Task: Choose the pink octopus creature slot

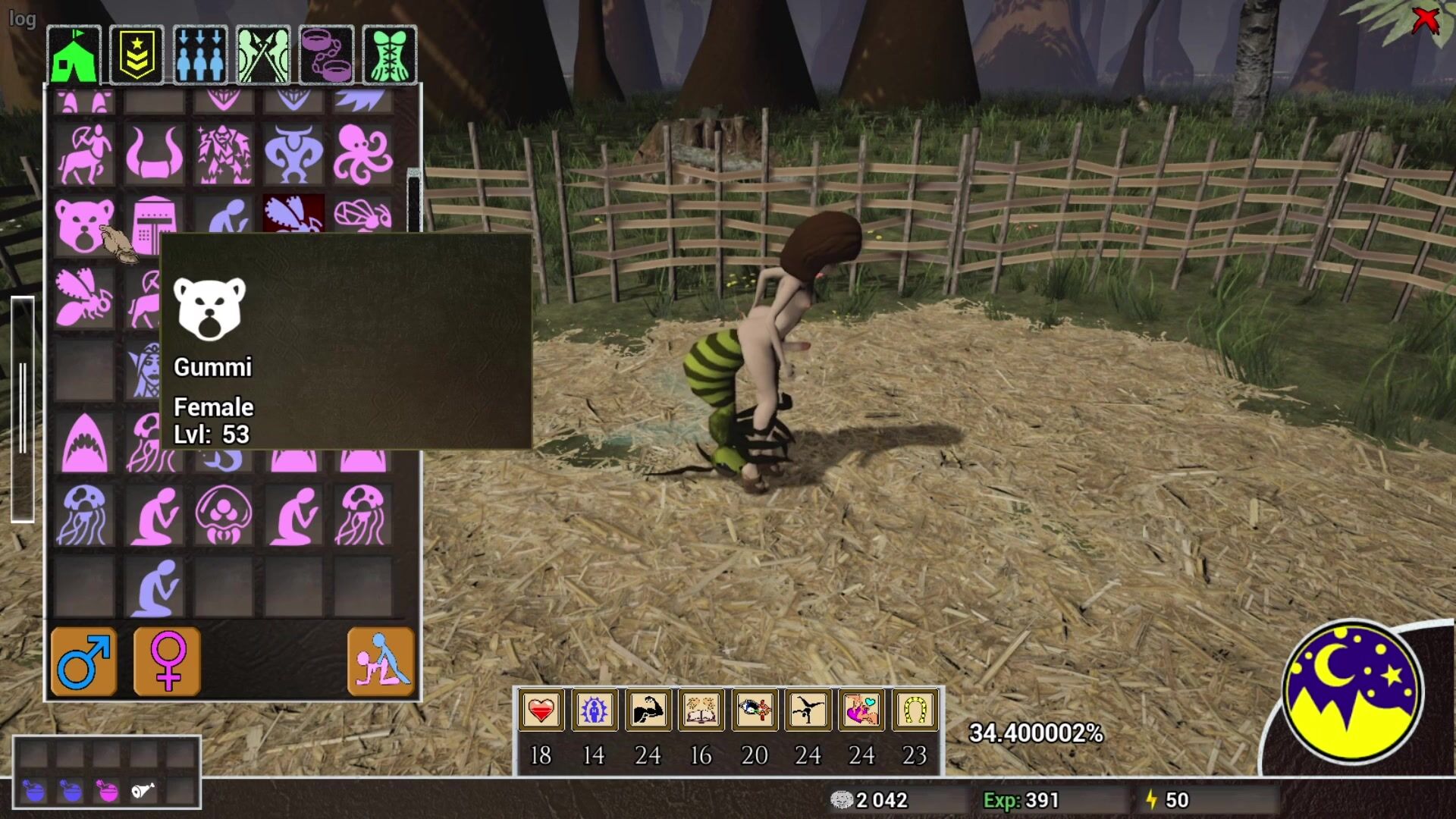Action: (x=363, y=154)
